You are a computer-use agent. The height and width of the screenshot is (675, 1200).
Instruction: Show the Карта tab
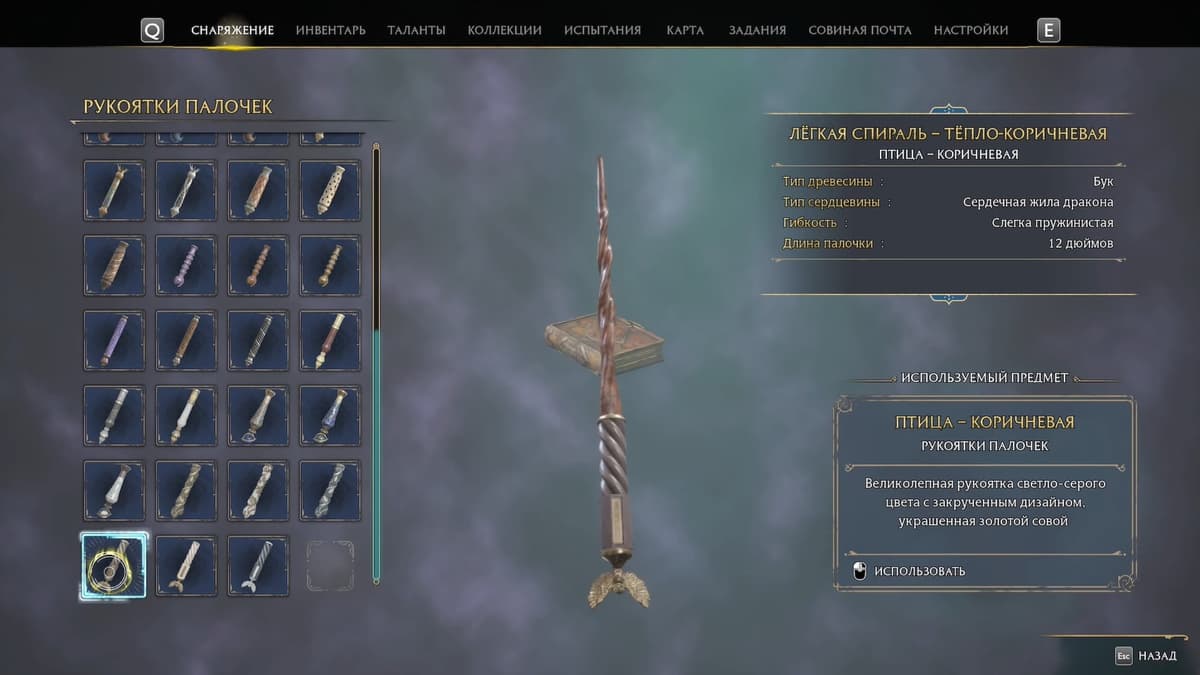pos(685,30)
